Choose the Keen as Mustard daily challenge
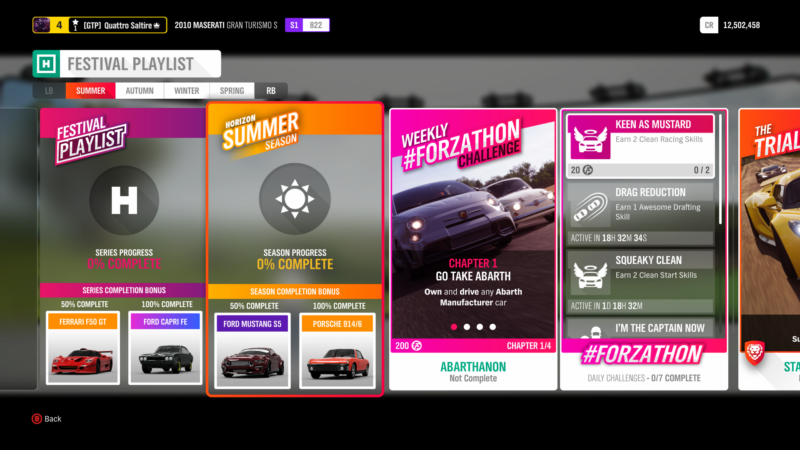The height and width of the screenshot is (450, 800). point(640,144)
